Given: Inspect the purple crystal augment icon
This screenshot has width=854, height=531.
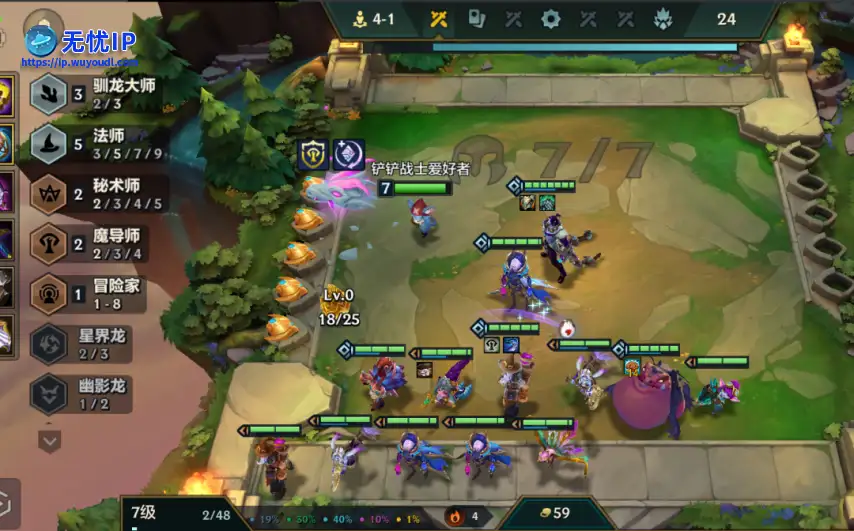Looking at the screenshot, I should pyautogui.click(x=346, y=154).
